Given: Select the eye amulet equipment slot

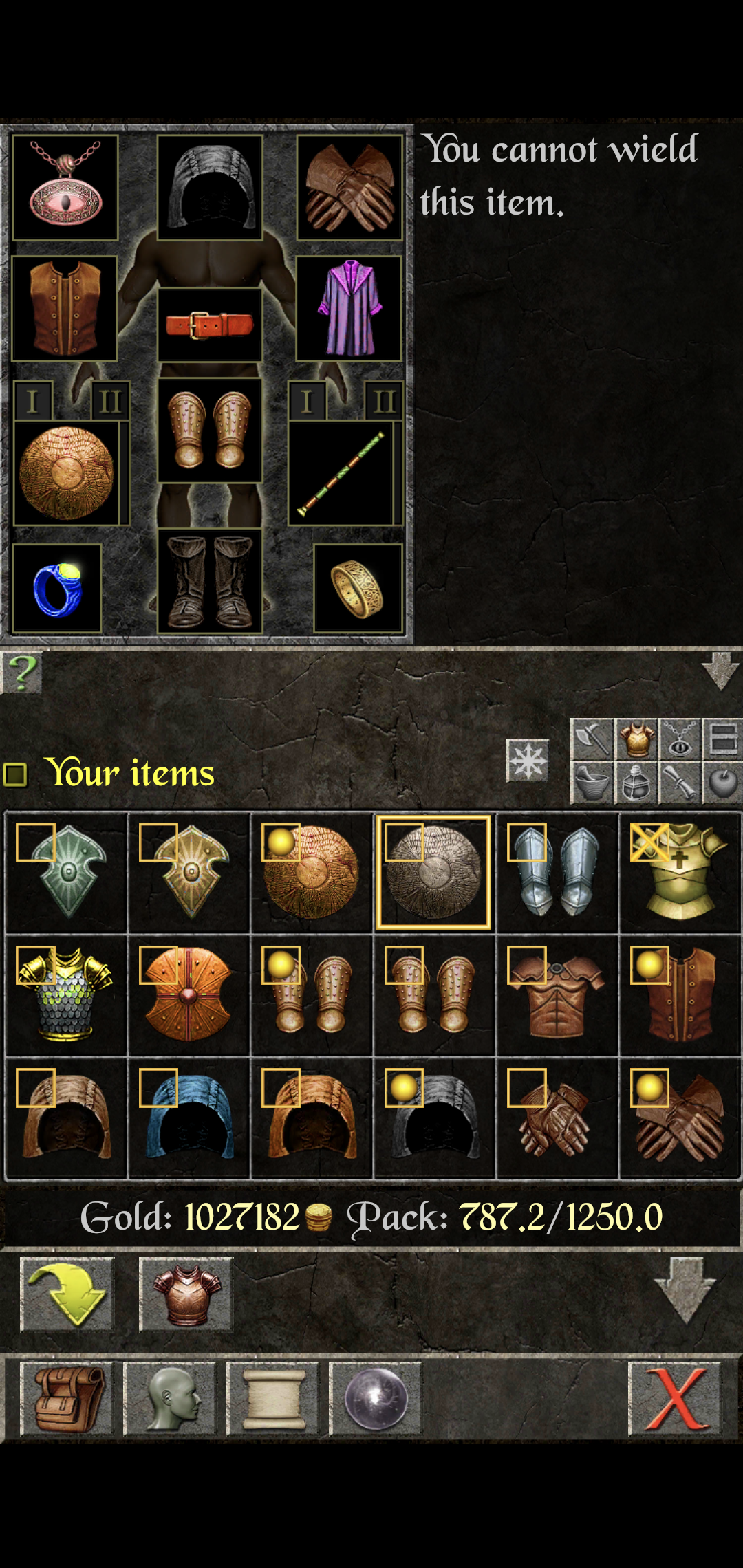Looking at the screenshot, I should point(65,187).
